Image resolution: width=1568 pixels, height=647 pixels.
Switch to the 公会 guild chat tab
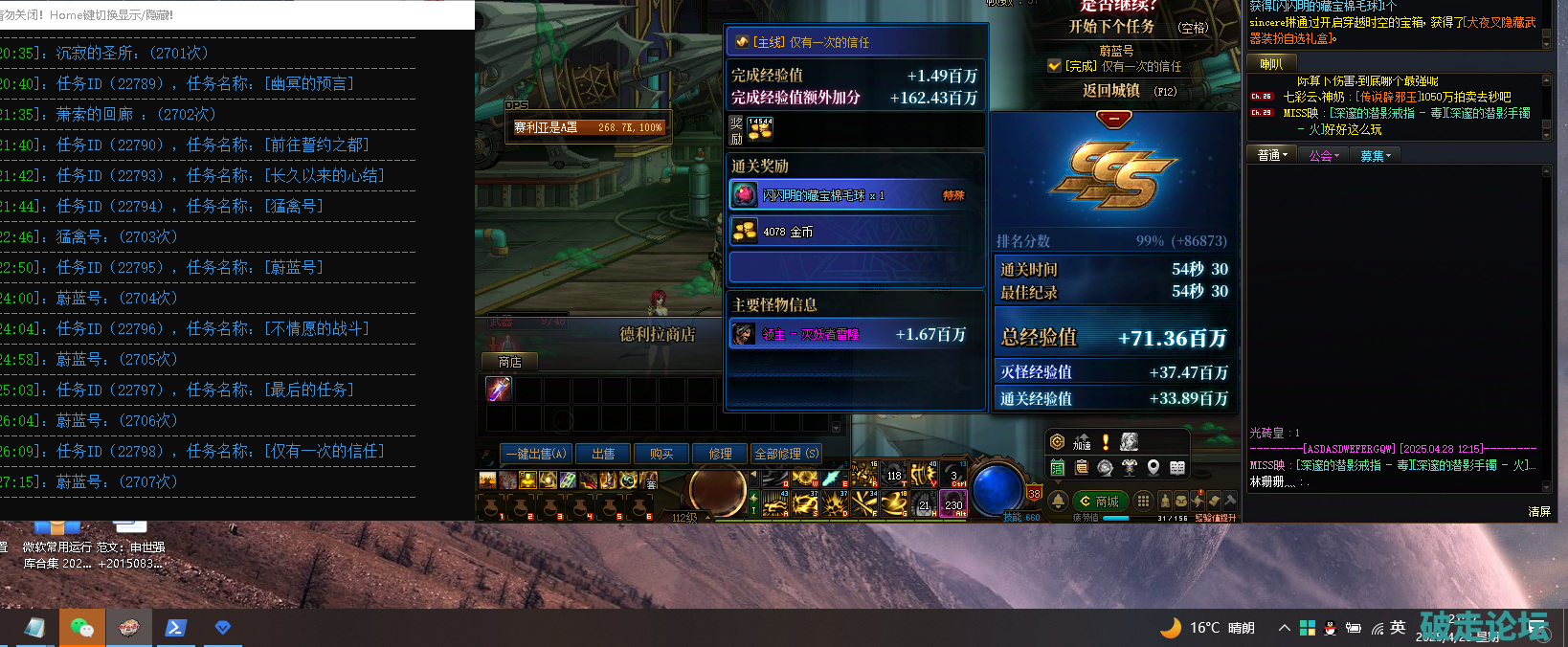coord(1324,155)
